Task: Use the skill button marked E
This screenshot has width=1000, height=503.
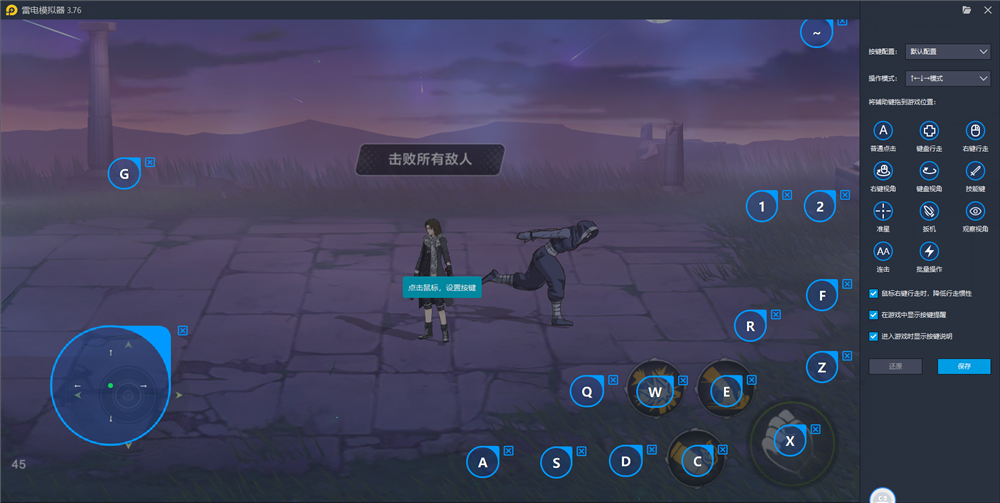Action: click(x=726, y=392)
